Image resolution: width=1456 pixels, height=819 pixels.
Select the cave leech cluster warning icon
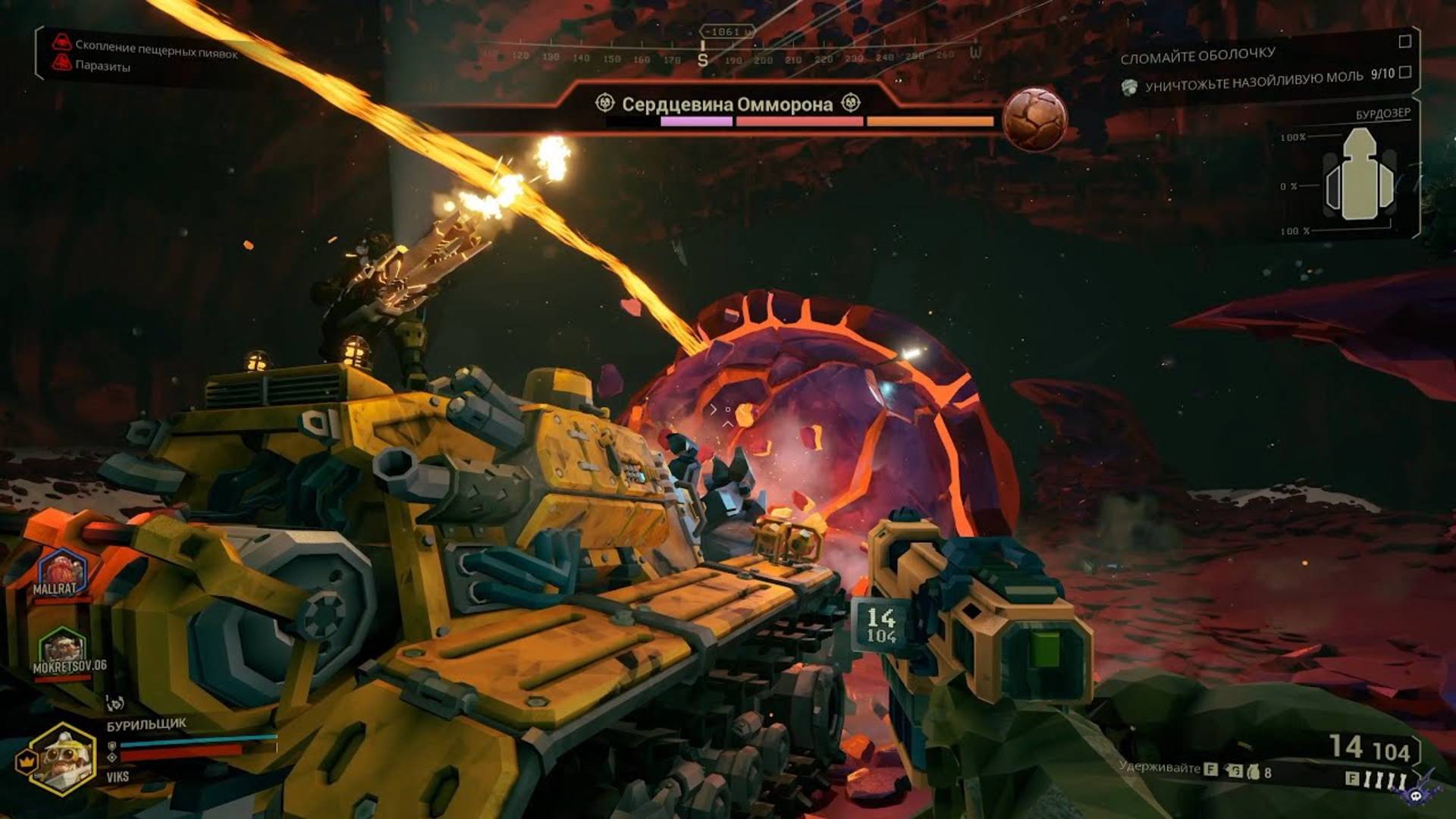(62, 42)
